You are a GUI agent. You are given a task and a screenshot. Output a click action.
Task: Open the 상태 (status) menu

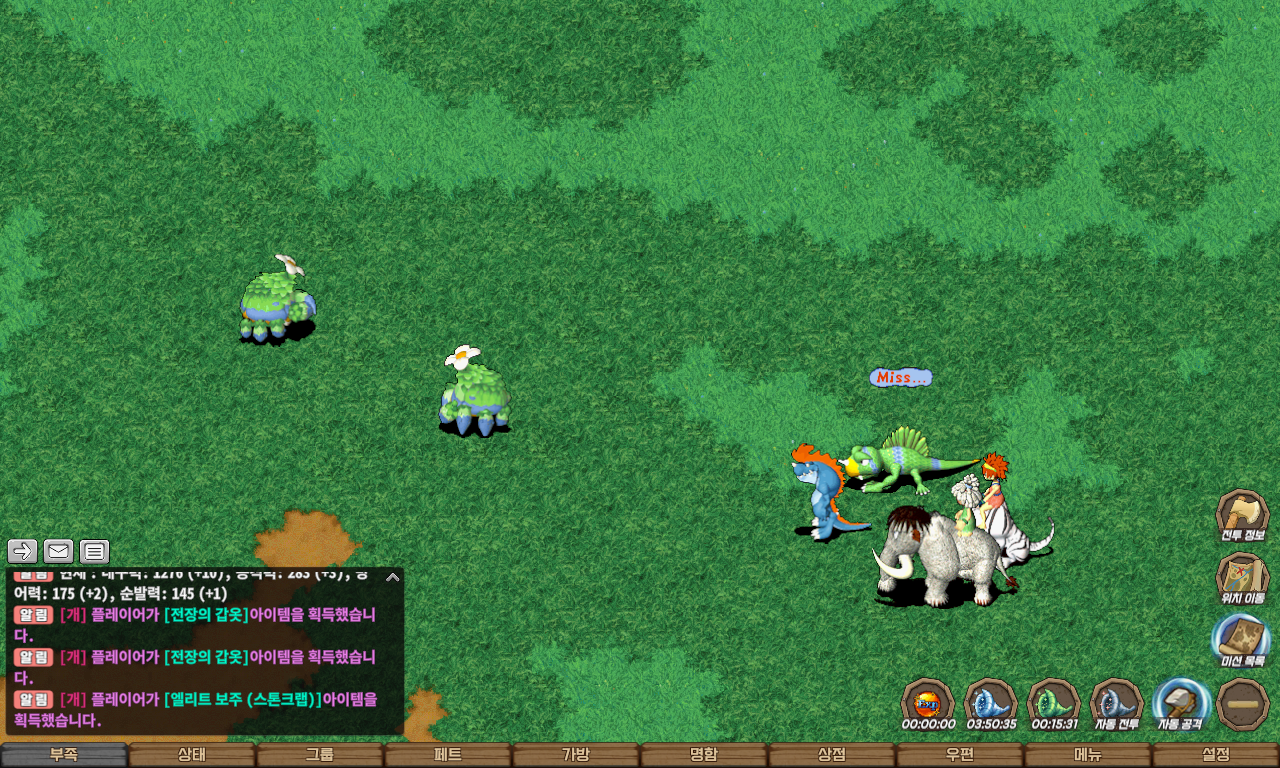tap(192, 755)
